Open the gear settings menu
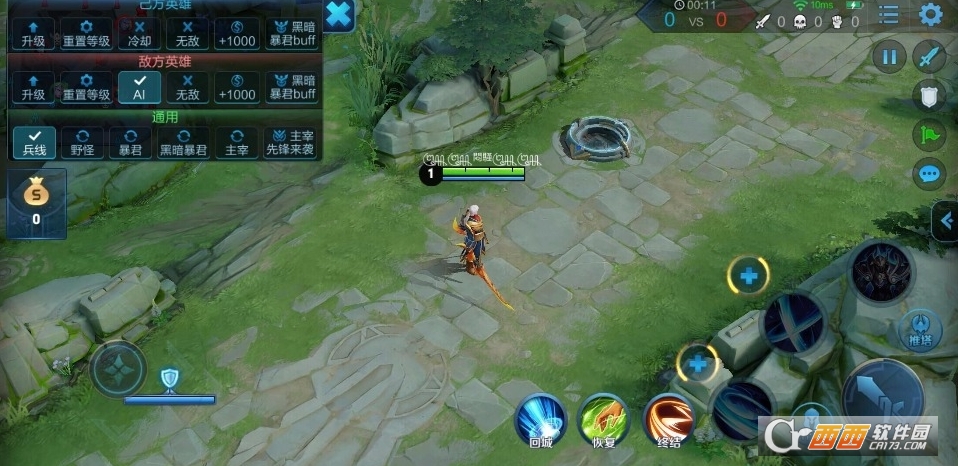The height and width of the screenshot is (466, 958). click(931, 15)
